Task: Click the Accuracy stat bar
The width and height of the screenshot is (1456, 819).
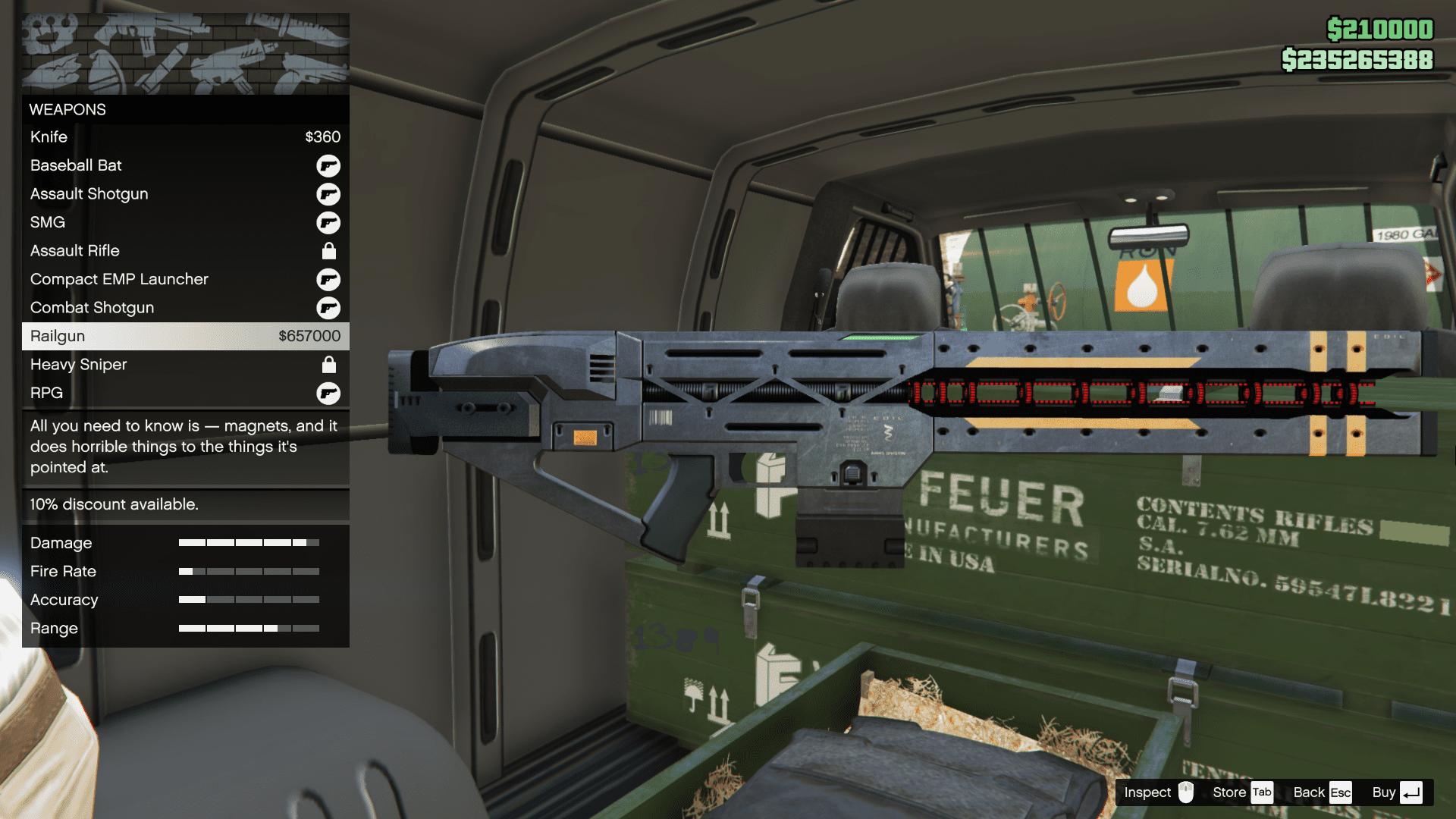Action: click(x=250, y=599)
